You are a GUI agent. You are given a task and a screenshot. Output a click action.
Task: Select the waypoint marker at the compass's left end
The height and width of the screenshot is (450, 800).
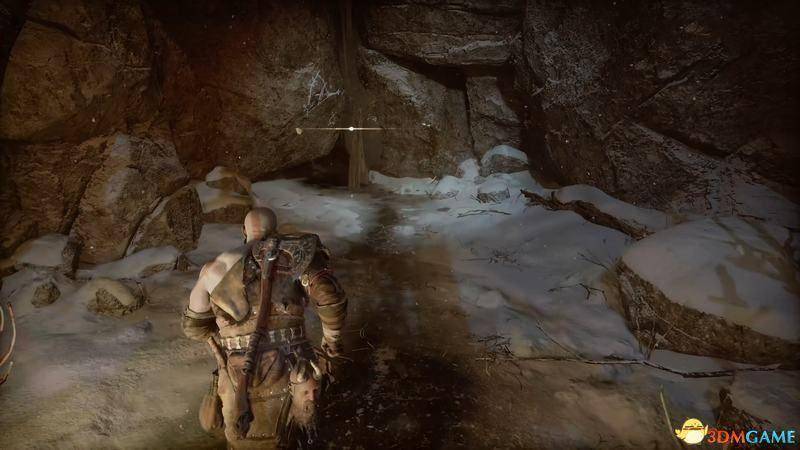click(300, 129)
